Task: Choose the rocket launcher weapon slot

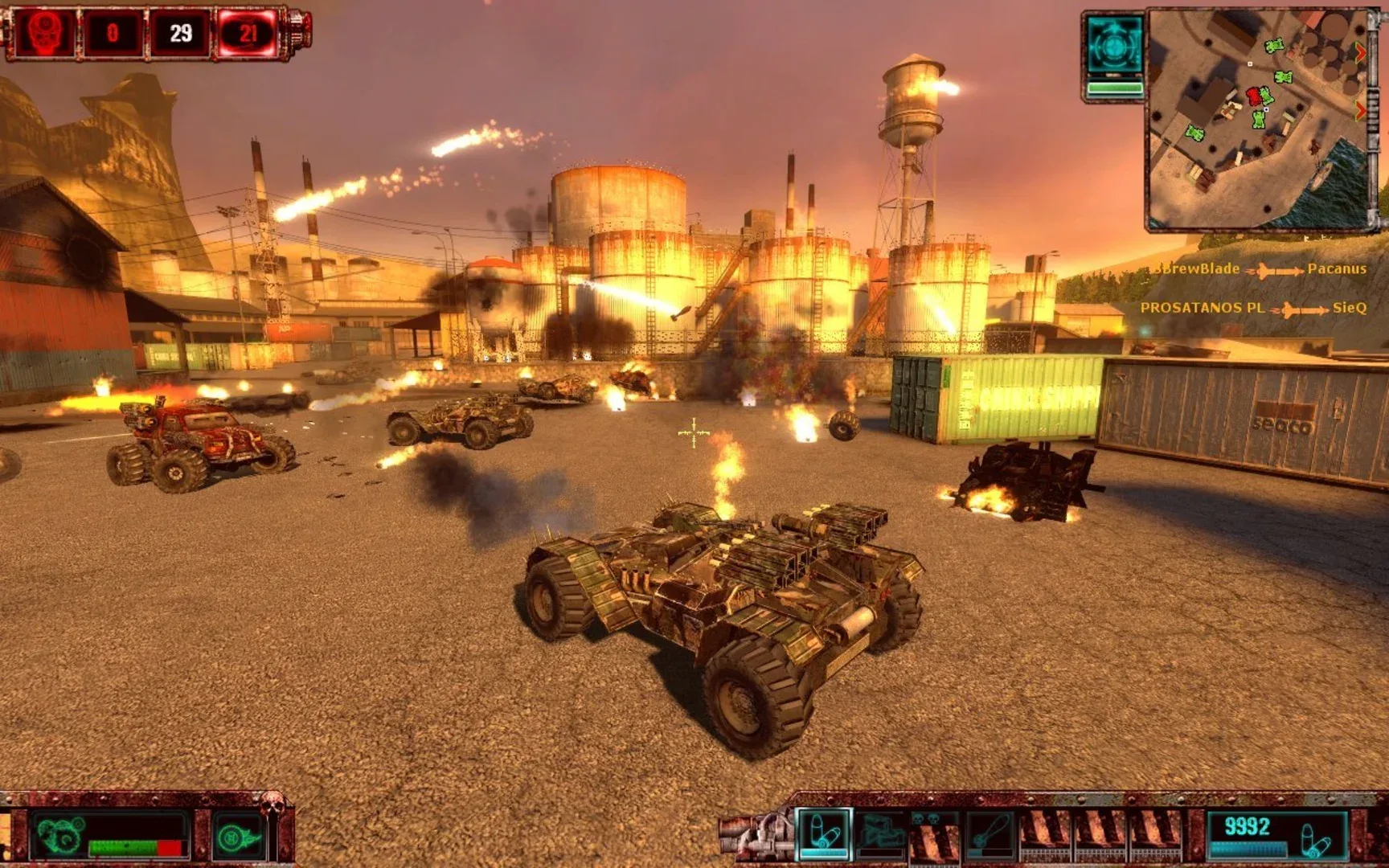Action: (x=881, y=833)
